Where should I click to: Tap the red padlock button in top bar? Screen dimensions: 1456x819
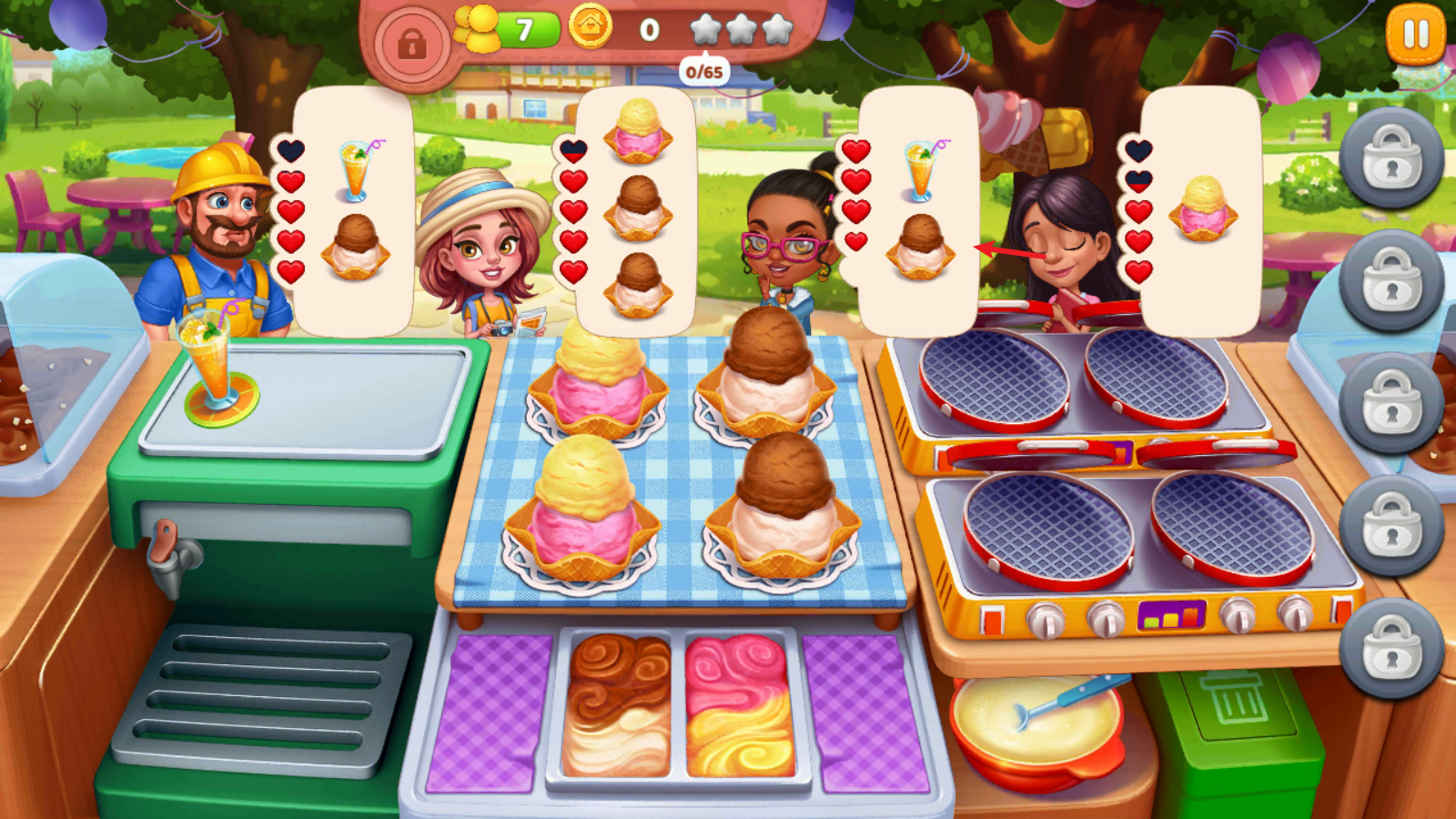click(411, 43)
